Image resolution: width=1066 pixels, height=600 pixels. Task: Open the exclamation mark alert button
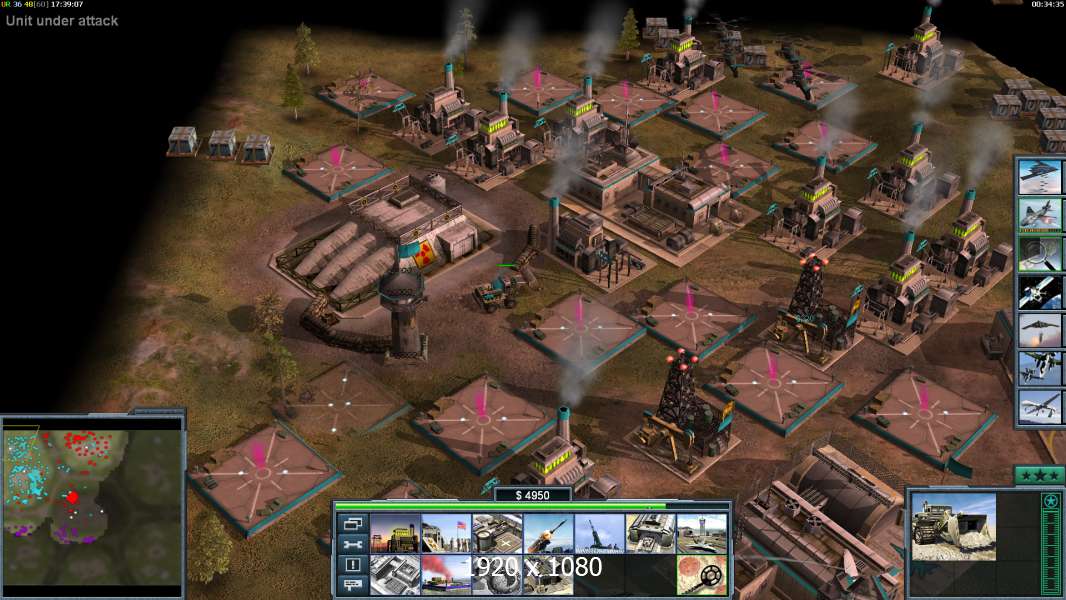(353, 565)
